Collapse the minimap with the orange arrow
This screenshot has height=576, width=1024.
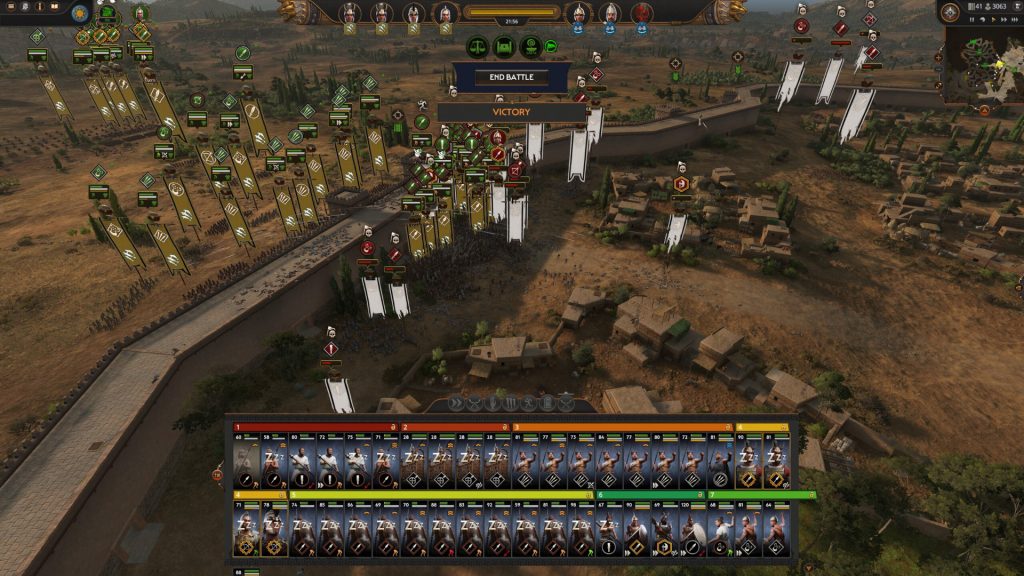pyautogui.click(x=984, y=110)
